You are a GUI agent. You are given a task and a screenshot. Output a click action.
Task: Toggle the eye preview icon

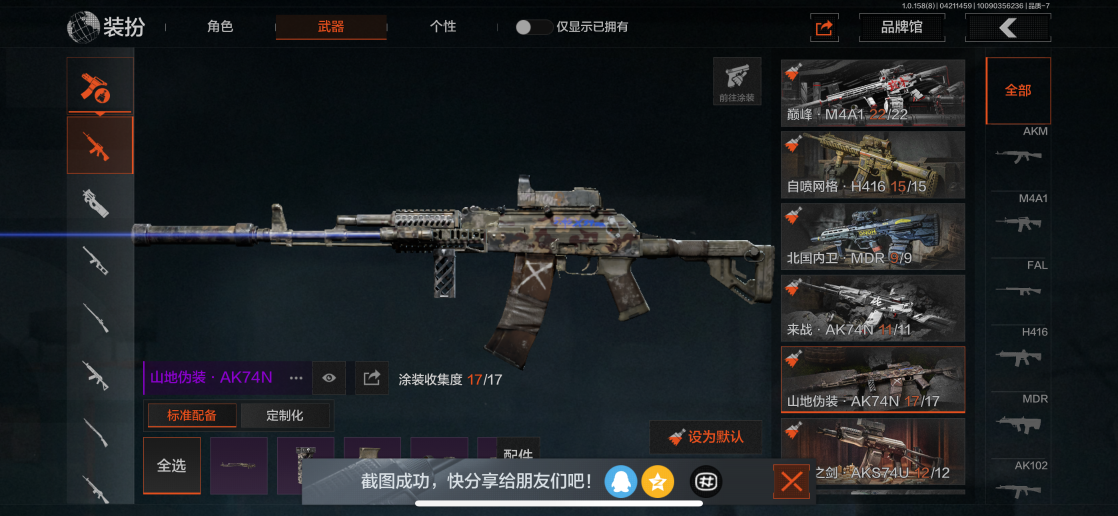[329, 378]
